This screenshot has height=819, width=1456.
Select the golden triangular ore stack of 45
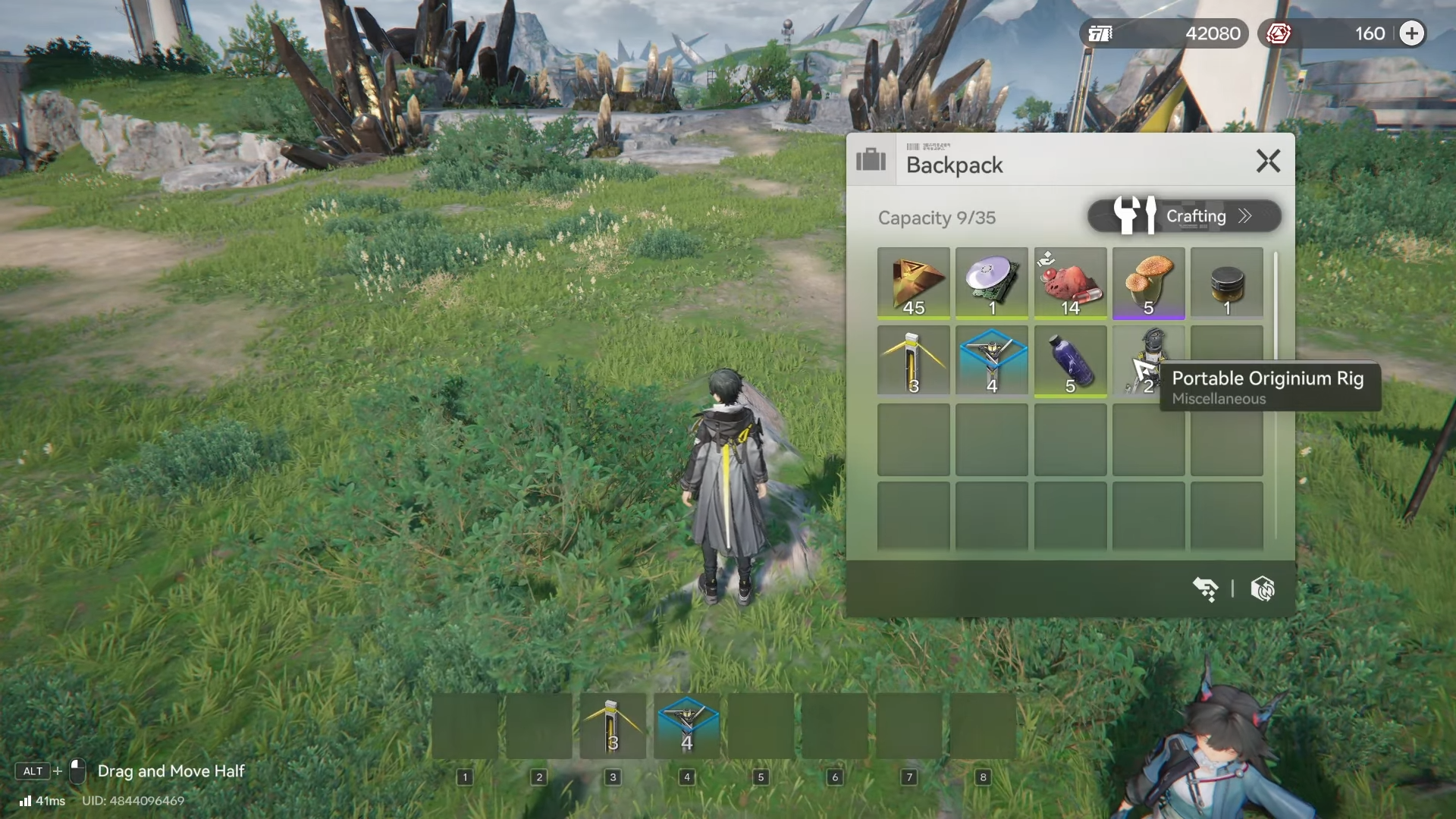913,283
